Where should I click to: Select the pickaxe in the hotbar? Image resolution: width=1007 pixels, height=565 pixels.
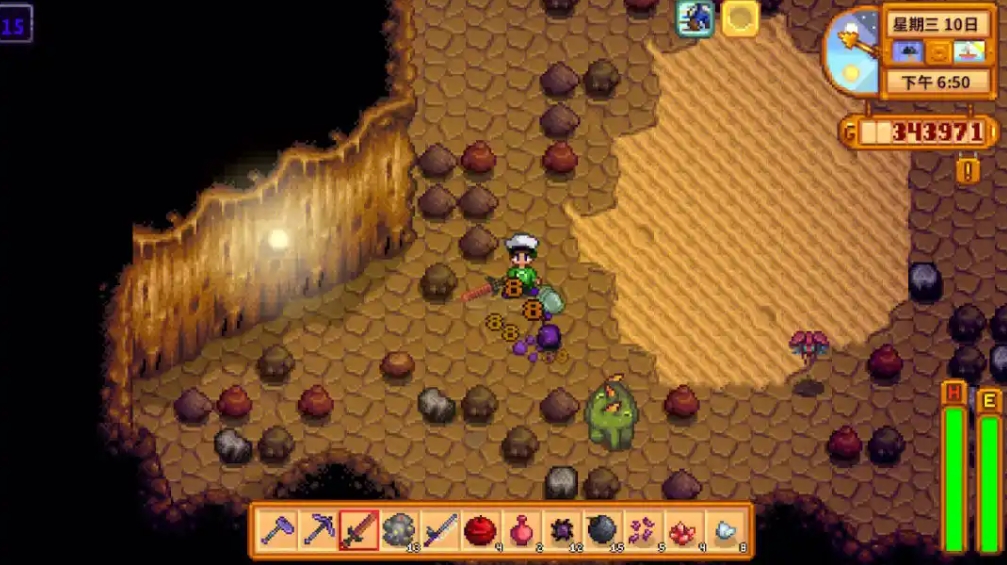tap(318, 530)
